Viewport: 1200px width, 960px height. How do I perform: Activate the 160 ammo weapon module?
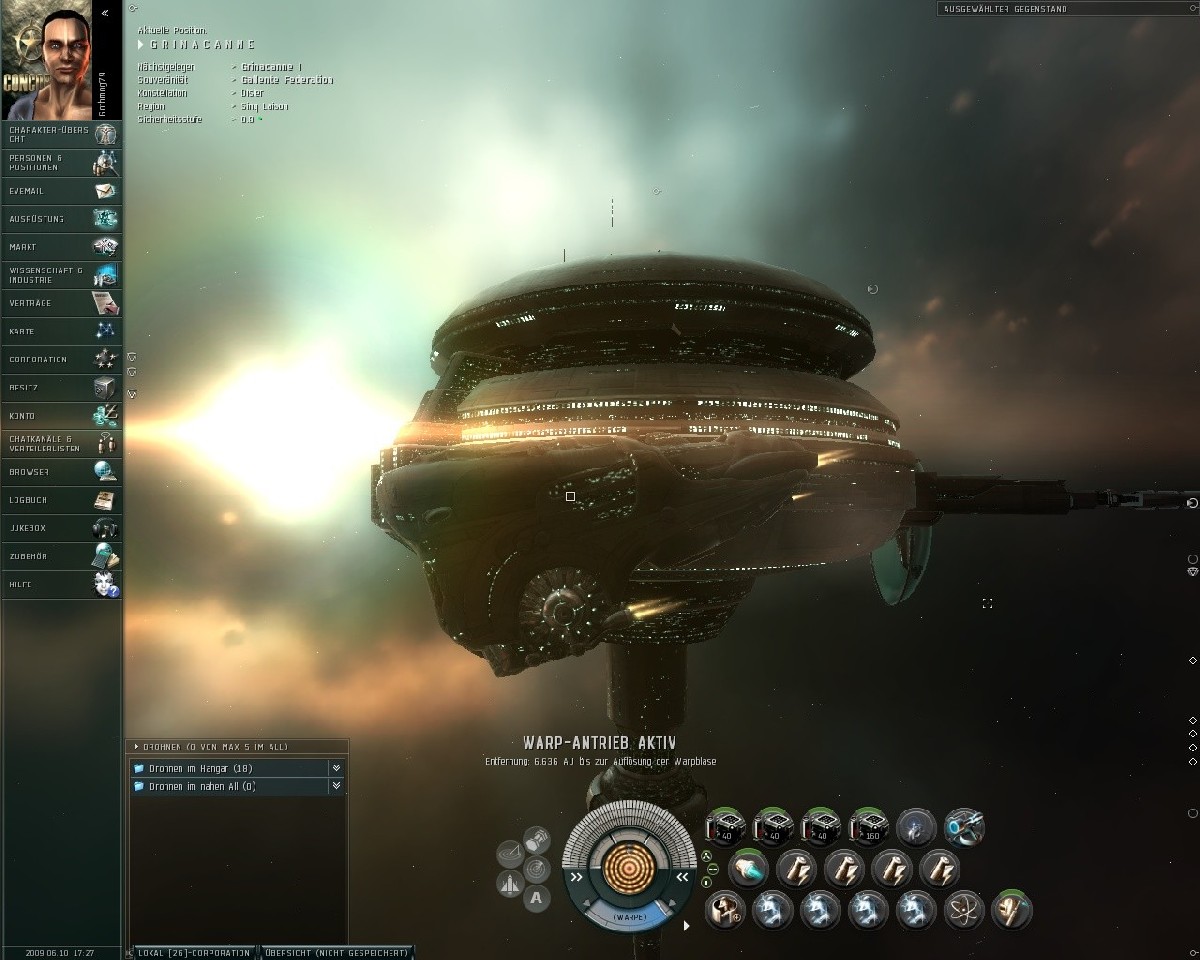point(868,828)
